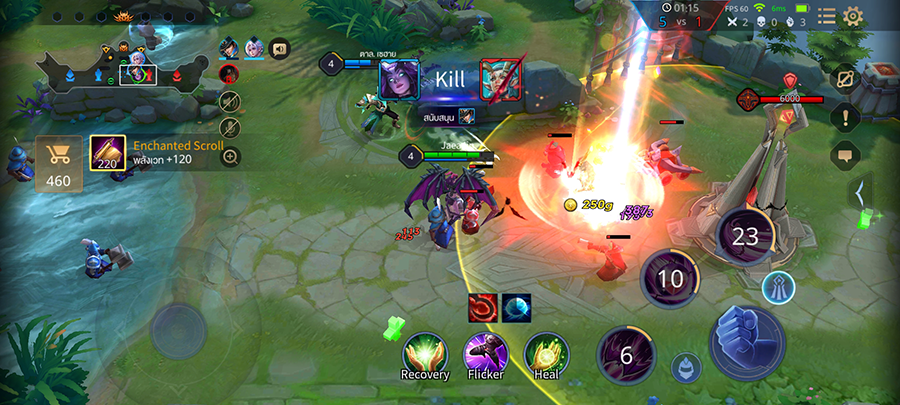900x405 pixels.
Task: Use the Recovery spell
Action: 425,353
